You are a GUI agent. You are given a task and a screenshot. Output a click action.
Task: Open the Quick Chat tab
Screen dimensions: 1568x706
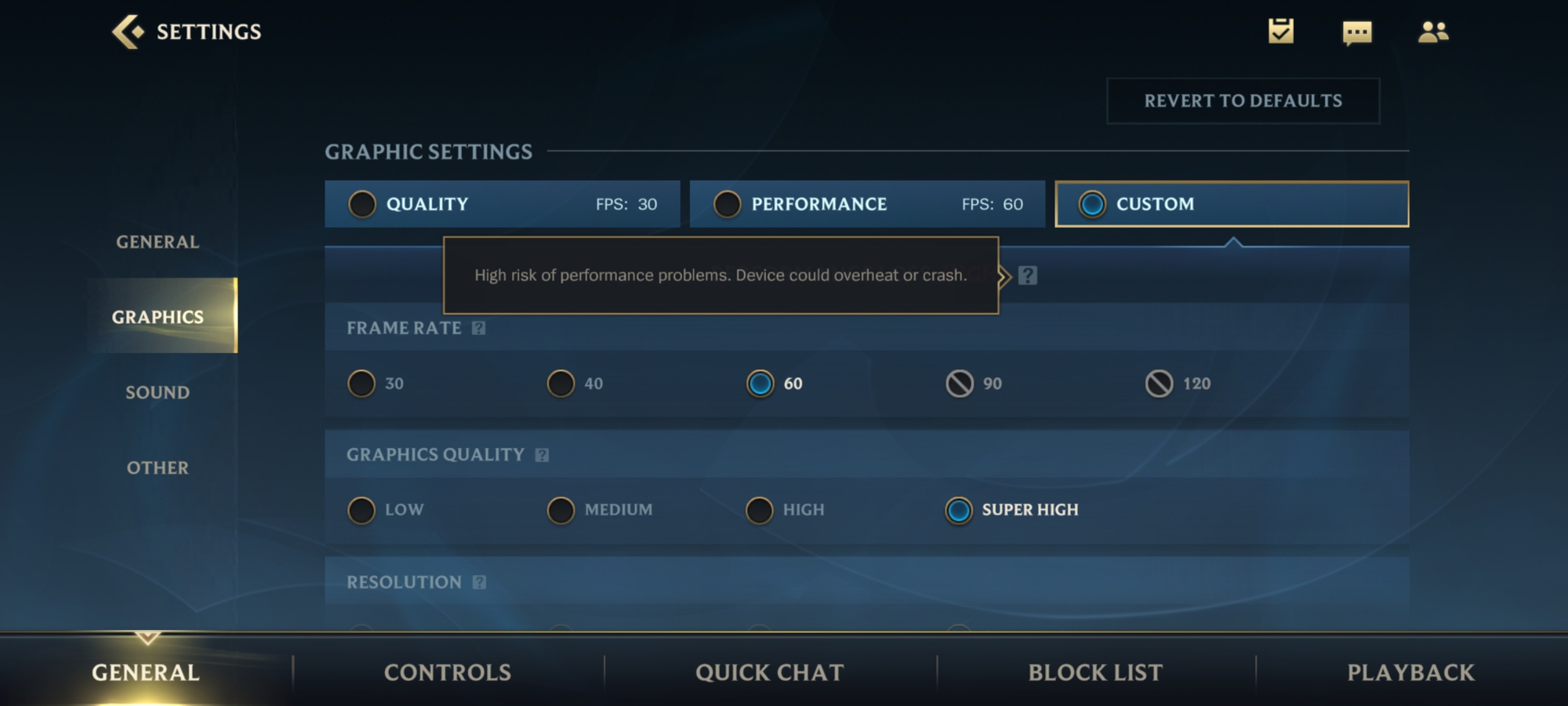tap(769, 672)
